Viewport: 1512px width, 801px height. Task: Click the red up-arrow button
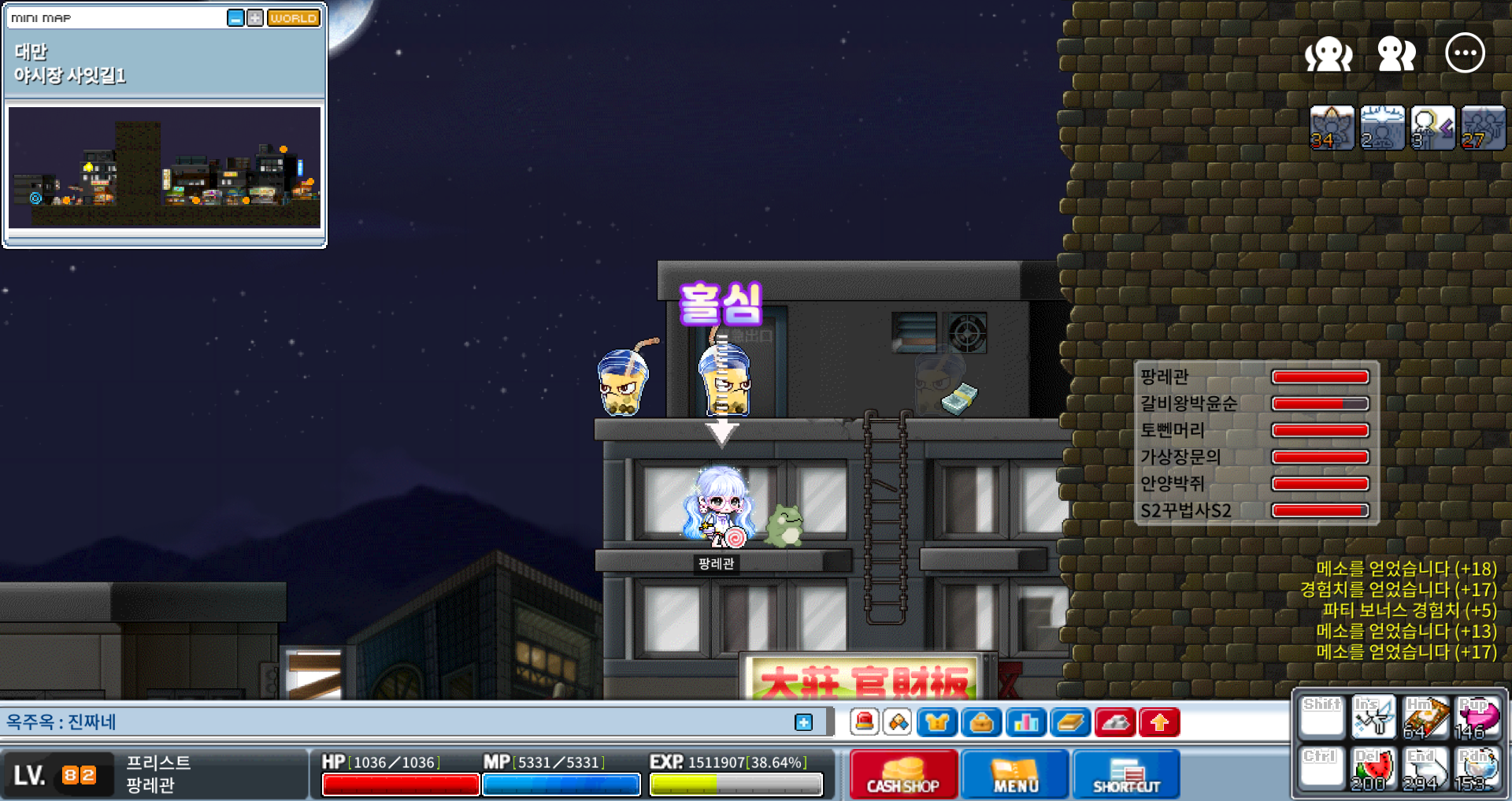[x=1159, y=722]
